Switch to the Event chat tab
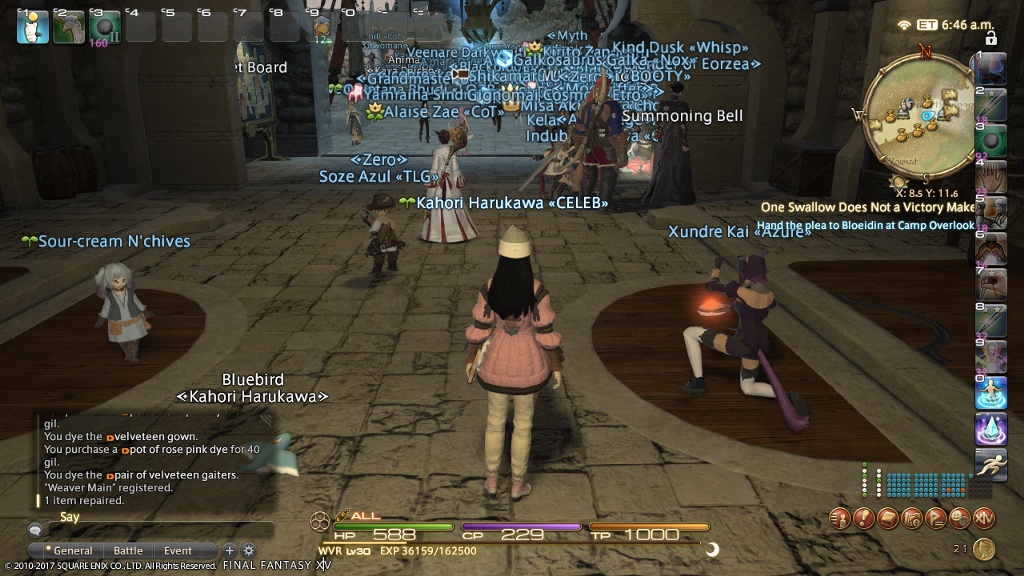 click(x=178, y=551)
